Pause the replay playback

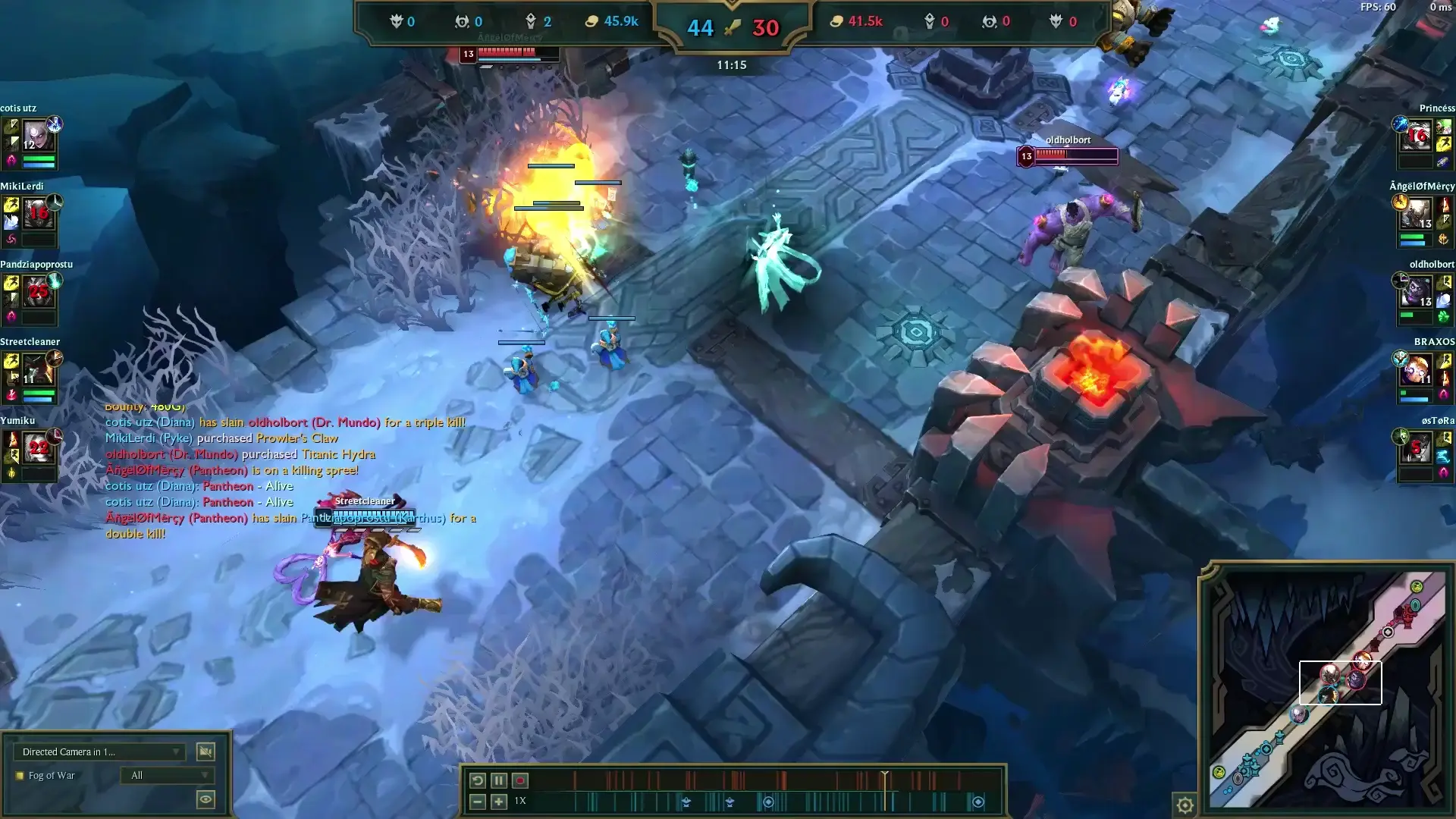pyautogui.click(x=498, y=780)
